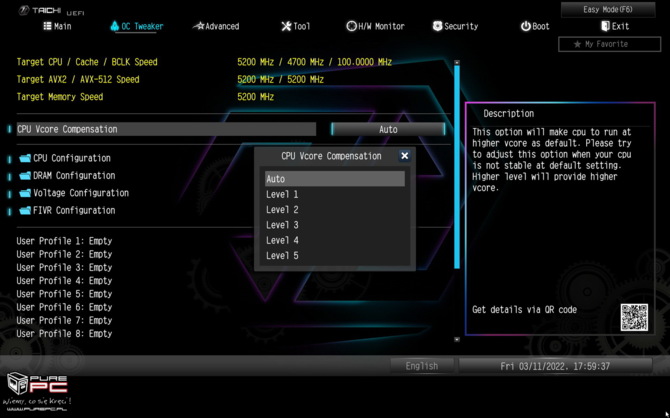Choose Auto in the Vcore popup
The height and width of the screenshot is (418, 670).
tap(334, 179)
